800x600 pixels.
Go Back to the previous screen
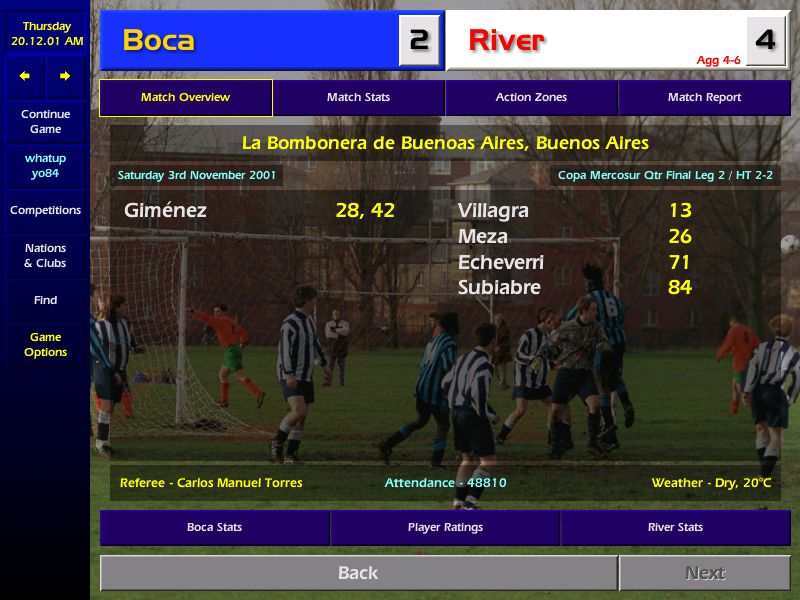tap(358, 573)
